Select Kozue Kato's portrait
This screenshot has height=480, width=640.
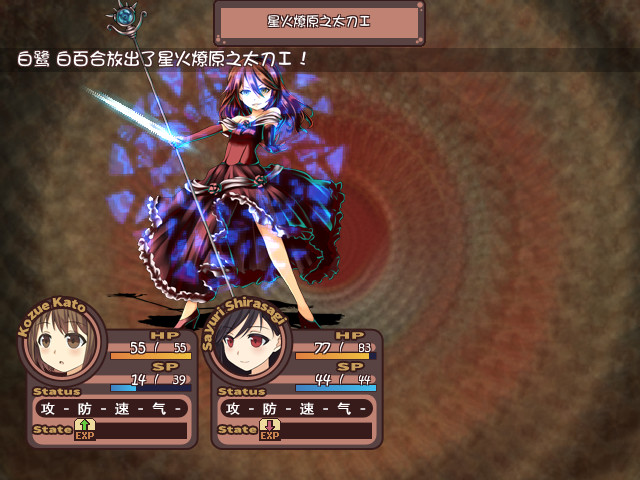pos(62,346)
